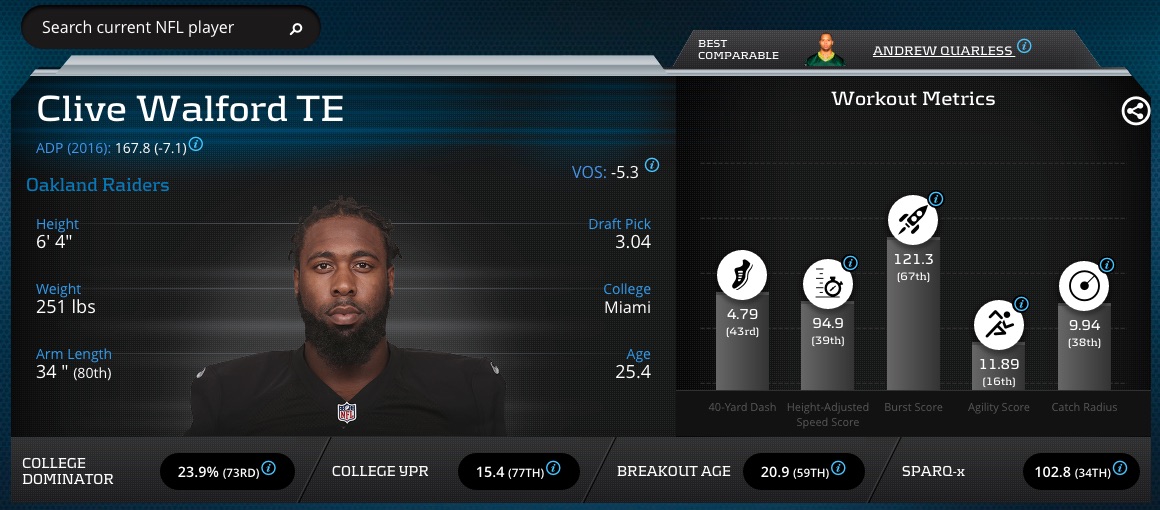Screen dimensions: 1160x510
Task: Show info for the Burst Score metric
Action: [936, 199]
